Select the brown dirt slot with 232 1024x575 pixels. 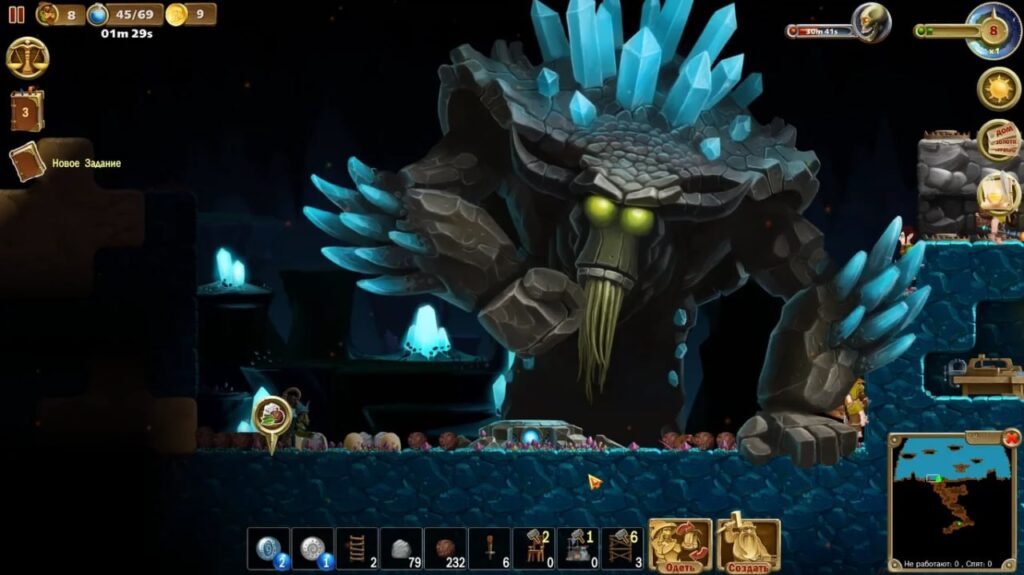445,549
